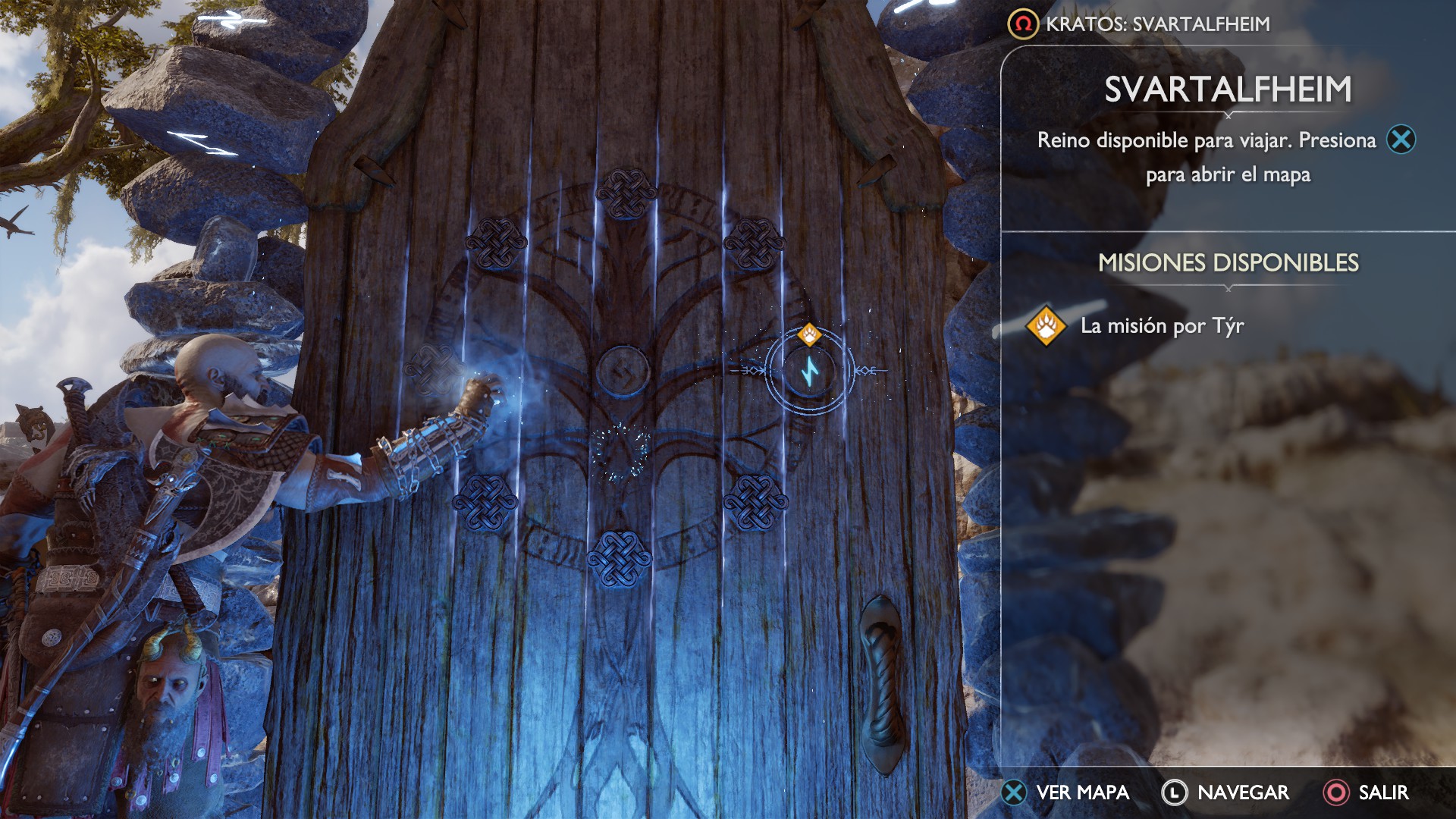Click the orange paw quest marker on the door

809,334
